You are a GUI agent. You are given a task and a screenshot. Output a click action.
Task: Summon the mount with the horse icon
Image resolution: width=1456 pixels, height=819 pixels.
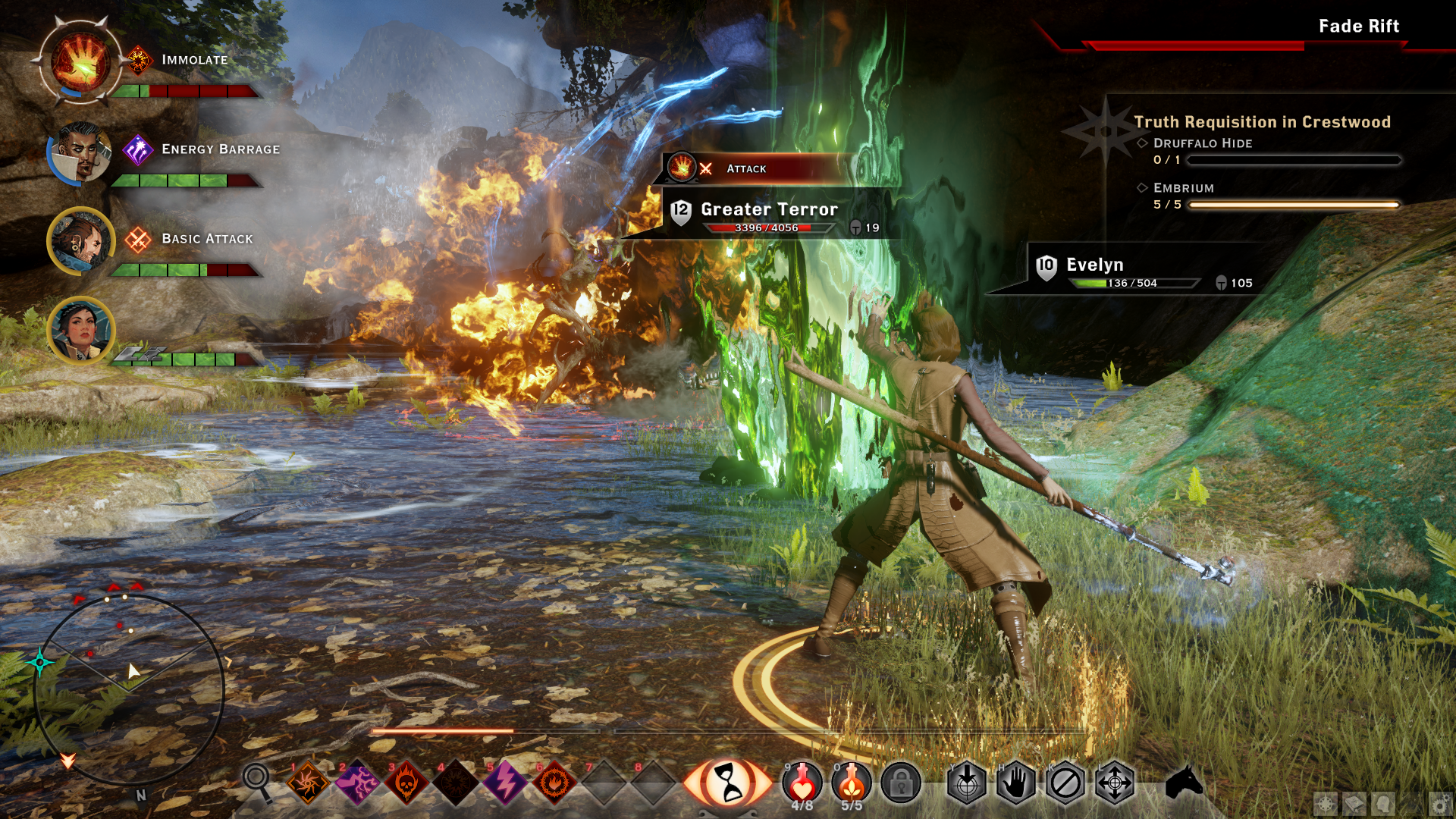pos(1184,781)
